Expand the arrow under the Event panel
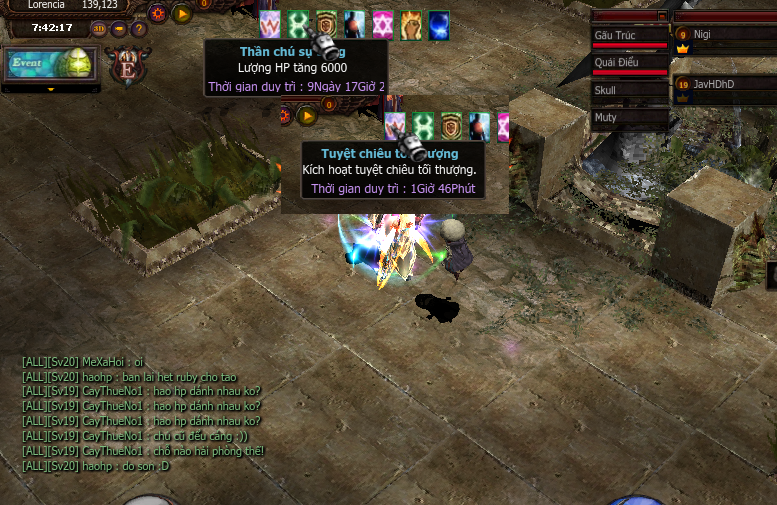 click(50, 89)
